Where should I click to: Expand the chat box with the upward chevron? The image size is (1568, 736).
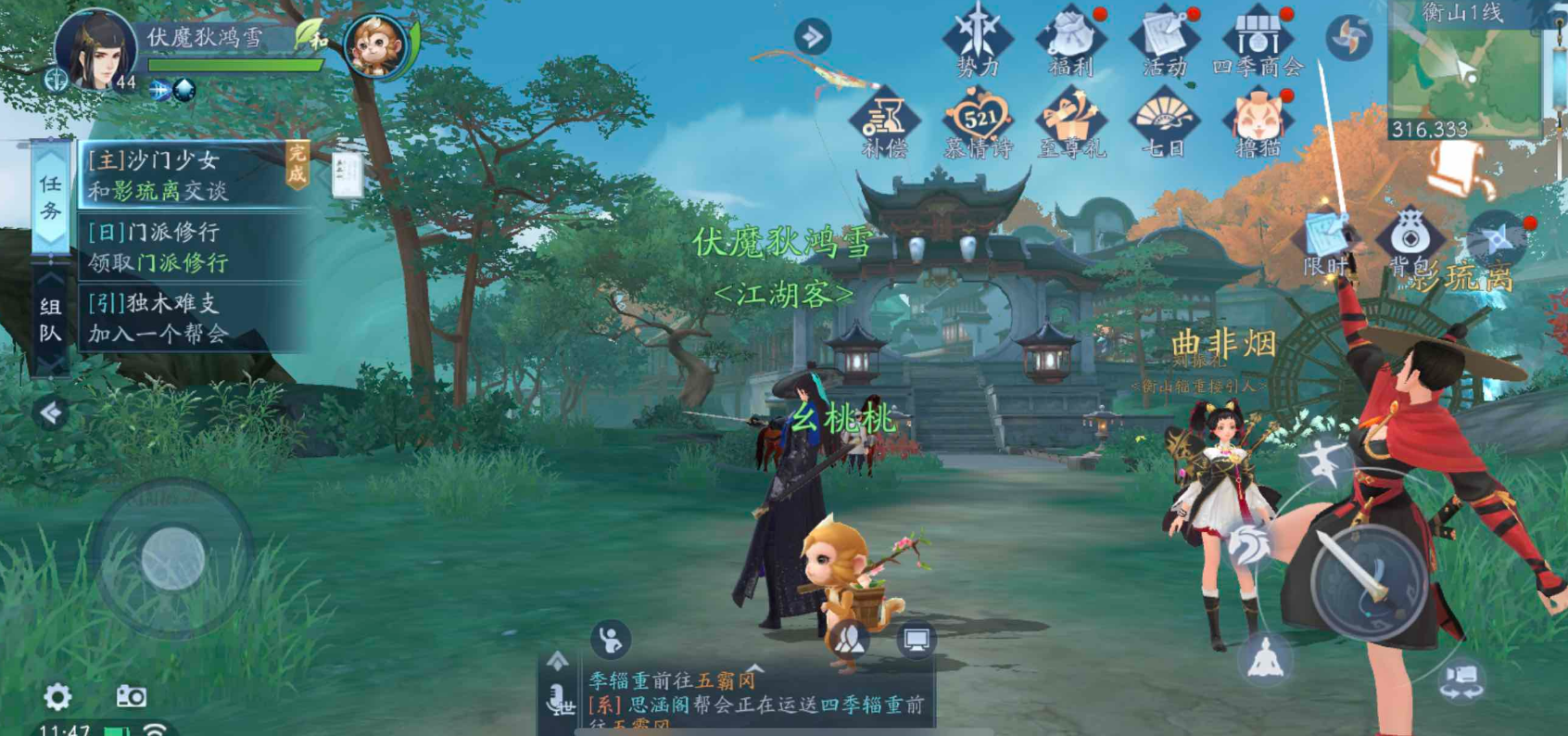[558, 660]
